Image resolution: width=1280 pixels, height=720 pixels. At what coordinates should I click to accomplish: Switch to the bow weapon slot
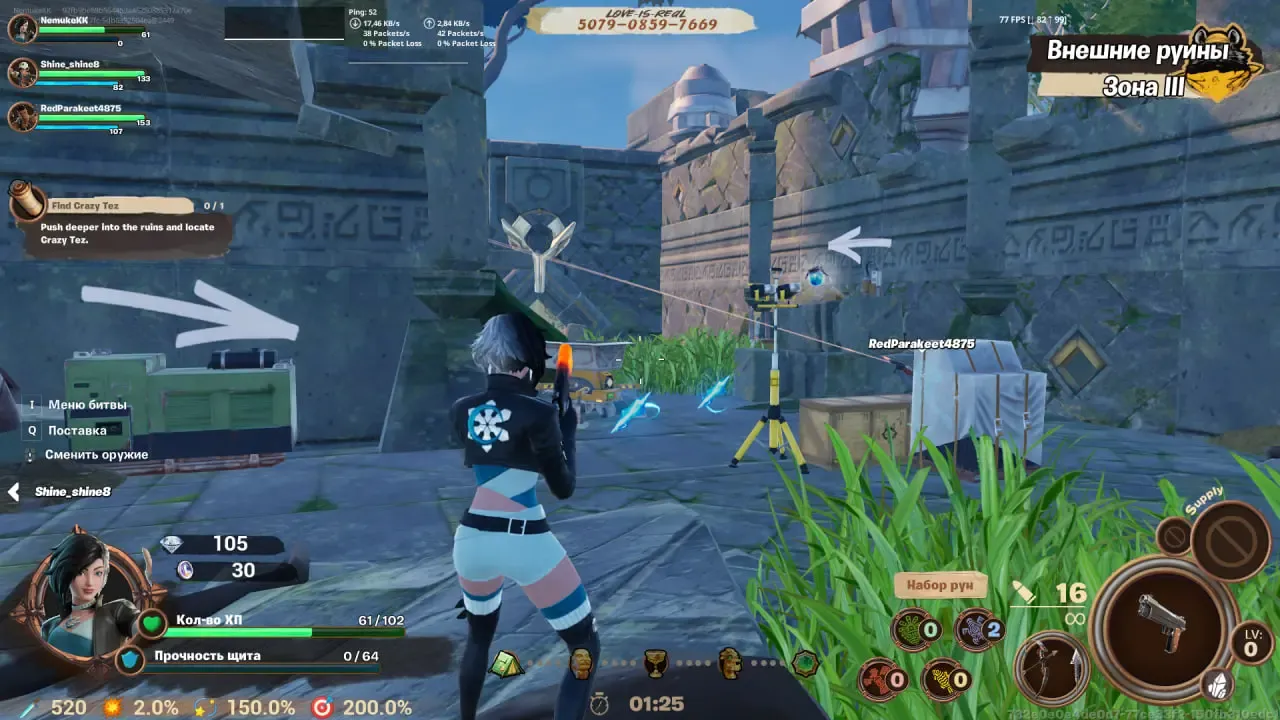pyautogui.click(x=1050, y=668)
